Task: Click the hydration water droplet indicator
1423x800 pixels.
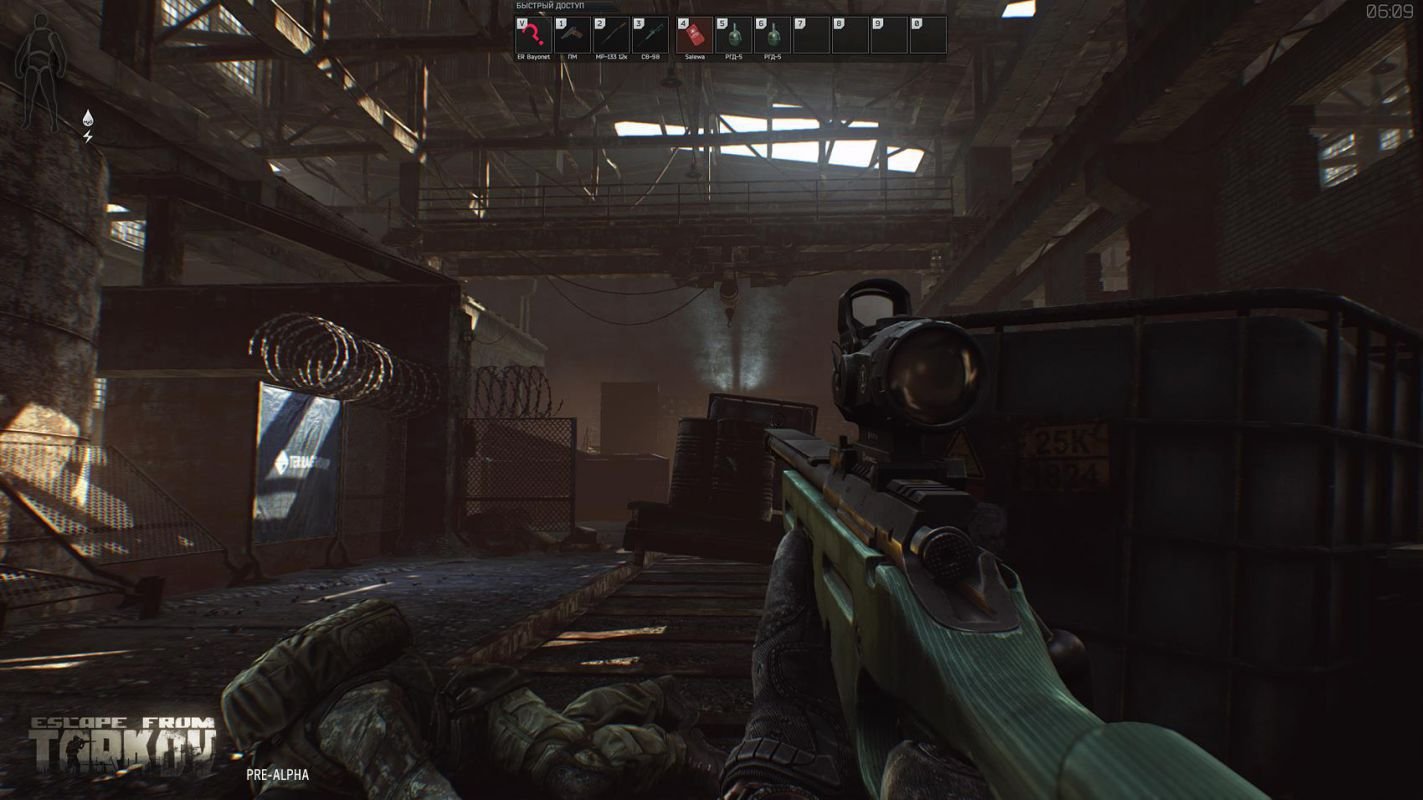Action: 86,118
